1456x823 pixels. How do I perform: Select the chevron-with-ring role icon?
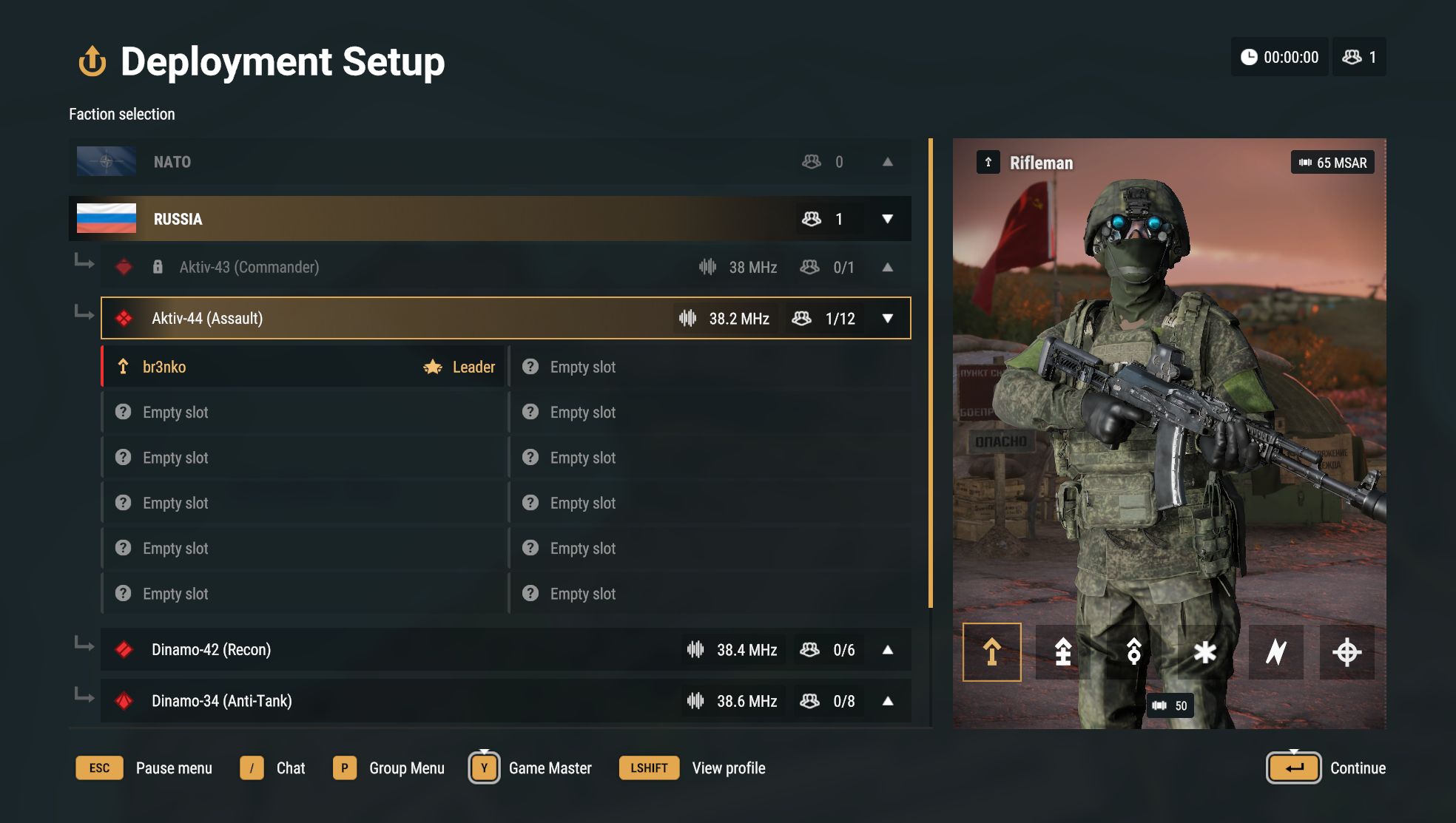point(1133,652)
